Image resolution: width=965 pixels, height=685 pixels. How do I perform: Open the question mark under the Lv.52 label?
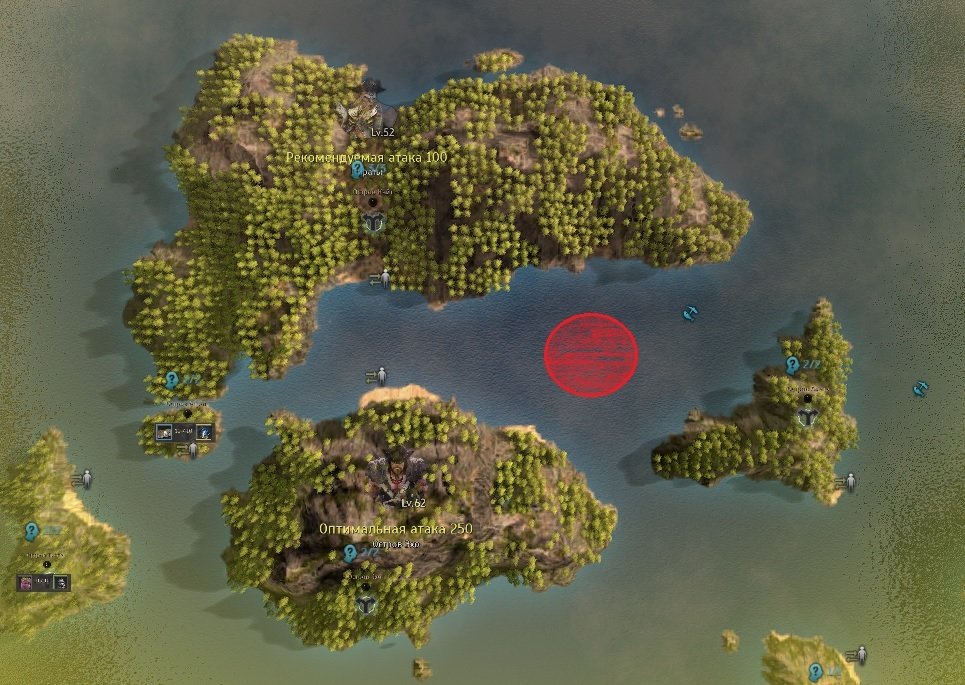(357, 171)
